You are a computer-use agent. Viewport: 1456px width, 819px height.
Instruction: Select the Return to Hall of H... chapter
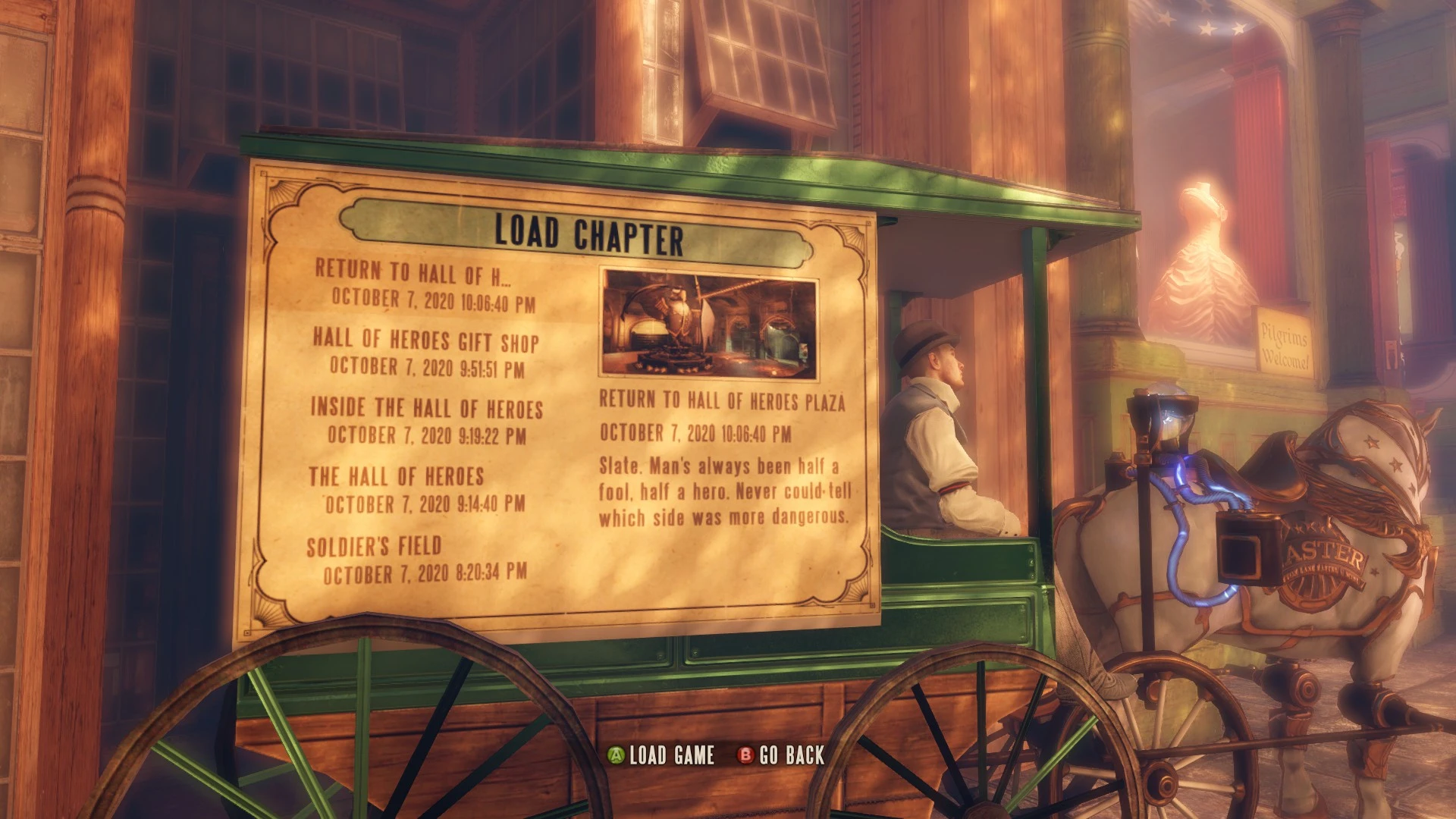[424, 285]
